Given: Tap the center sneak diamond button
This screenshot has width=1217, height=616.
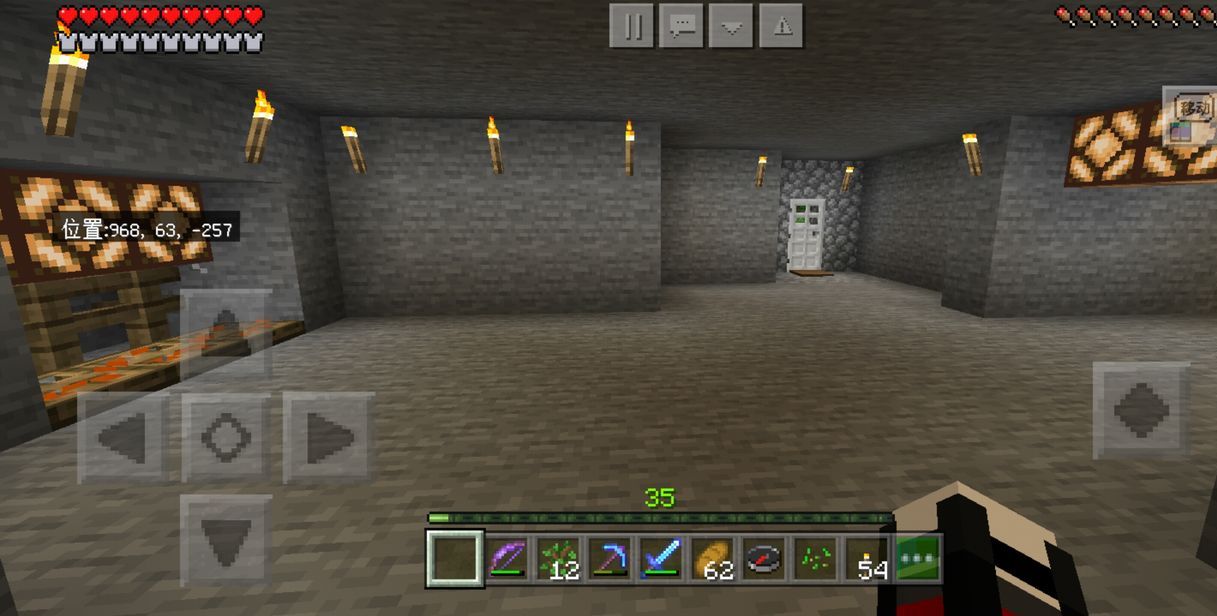Looking at the screenshot, I should pyautogui.click(x=226, y=438).
